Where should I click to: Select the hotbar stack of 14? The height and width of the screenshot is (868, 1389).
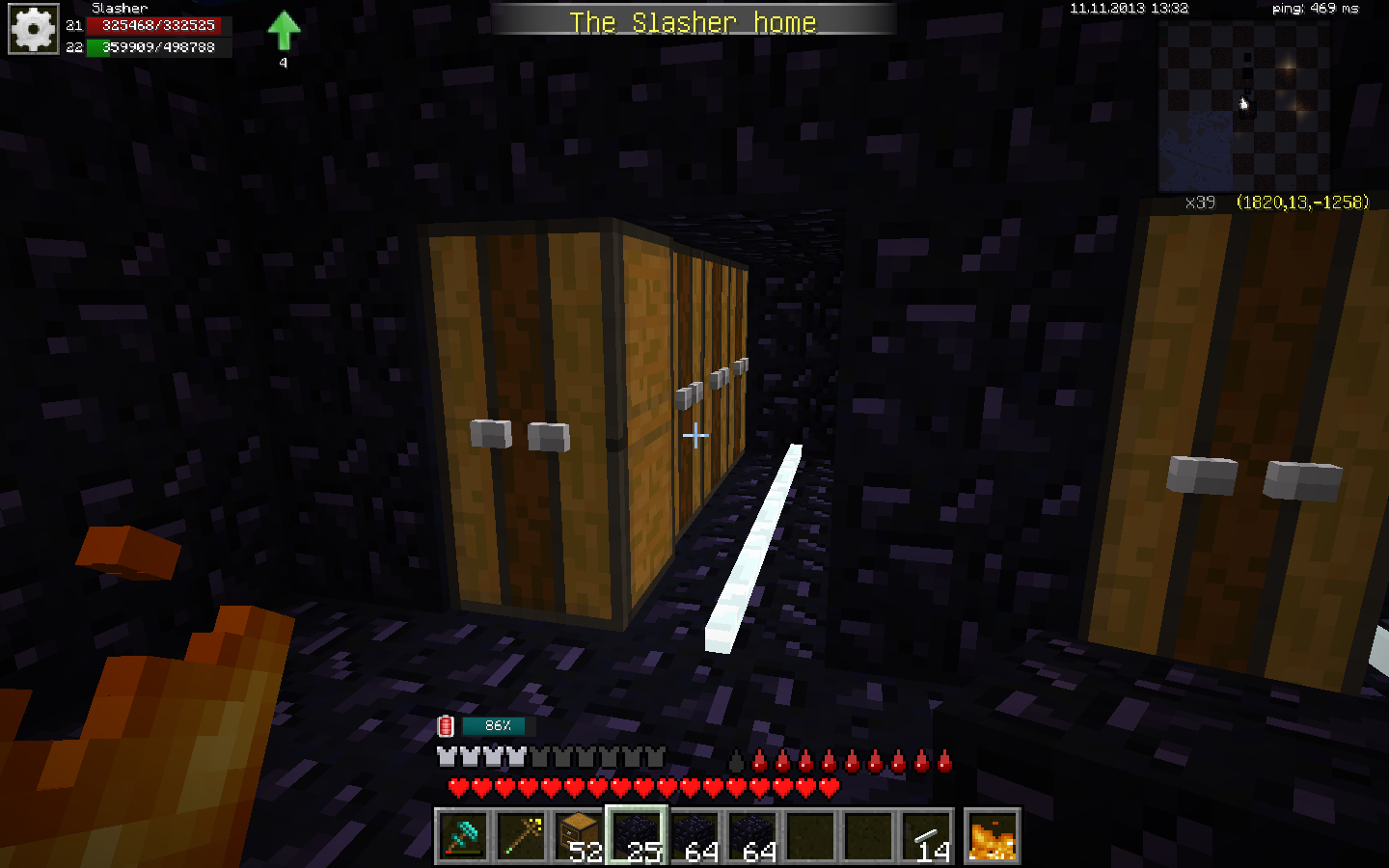(x=926, y=835)
